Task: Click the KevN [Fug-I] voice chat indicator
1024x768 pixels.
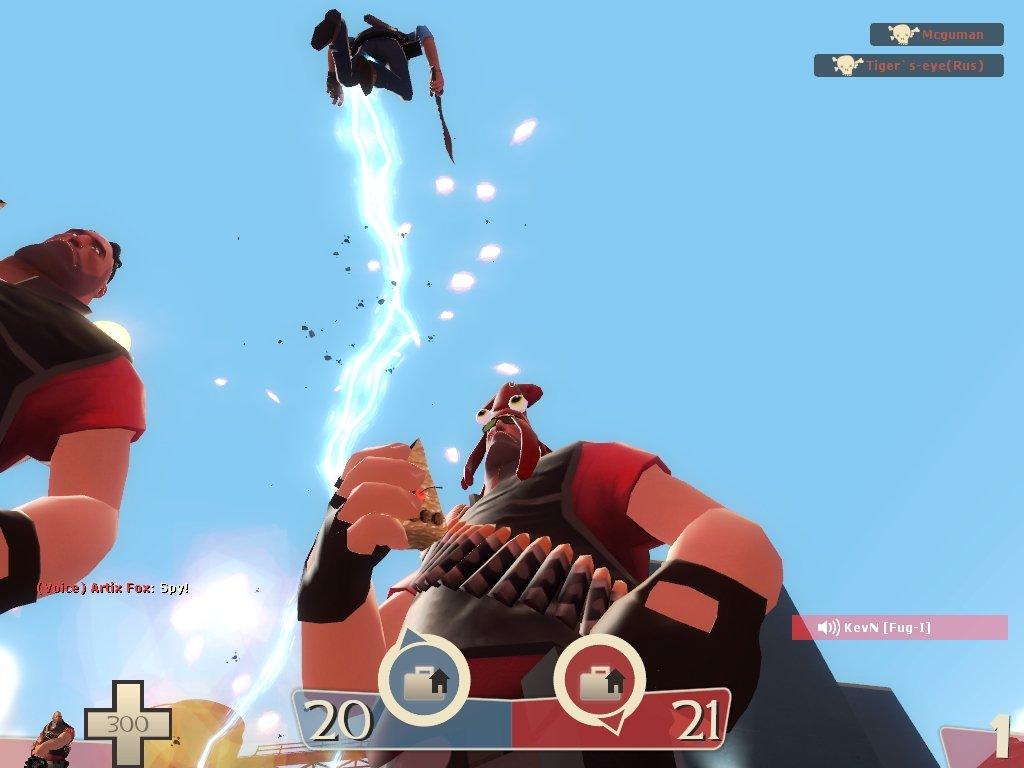Action: (899, 628)
